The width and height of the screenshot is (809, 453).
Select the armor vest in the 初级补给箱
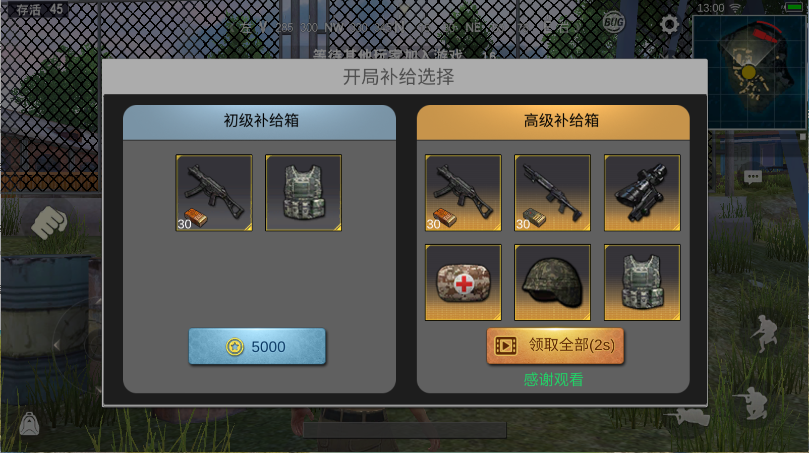pyautogui.click(x=303, y=193)
